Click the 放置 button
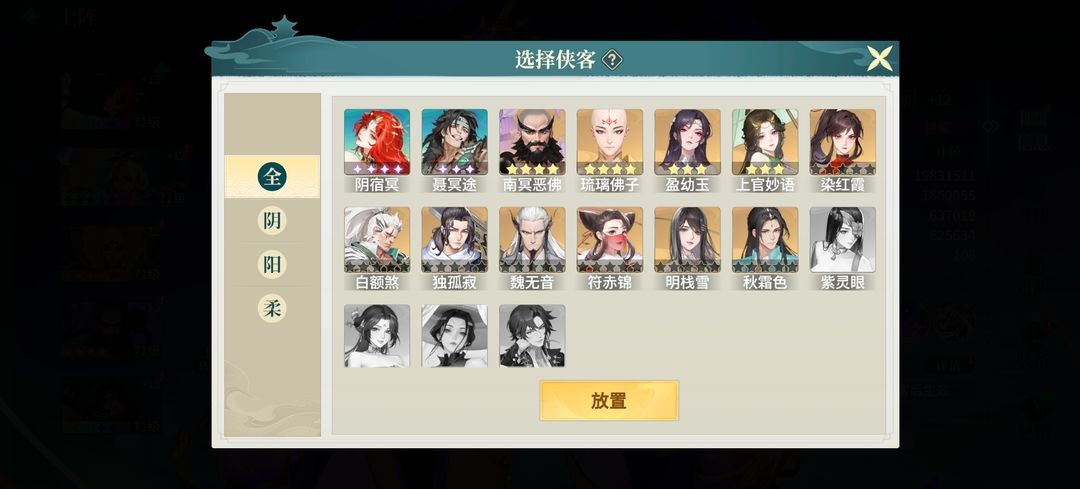The height and width of the screenshot is (489, 1080). 609,401
